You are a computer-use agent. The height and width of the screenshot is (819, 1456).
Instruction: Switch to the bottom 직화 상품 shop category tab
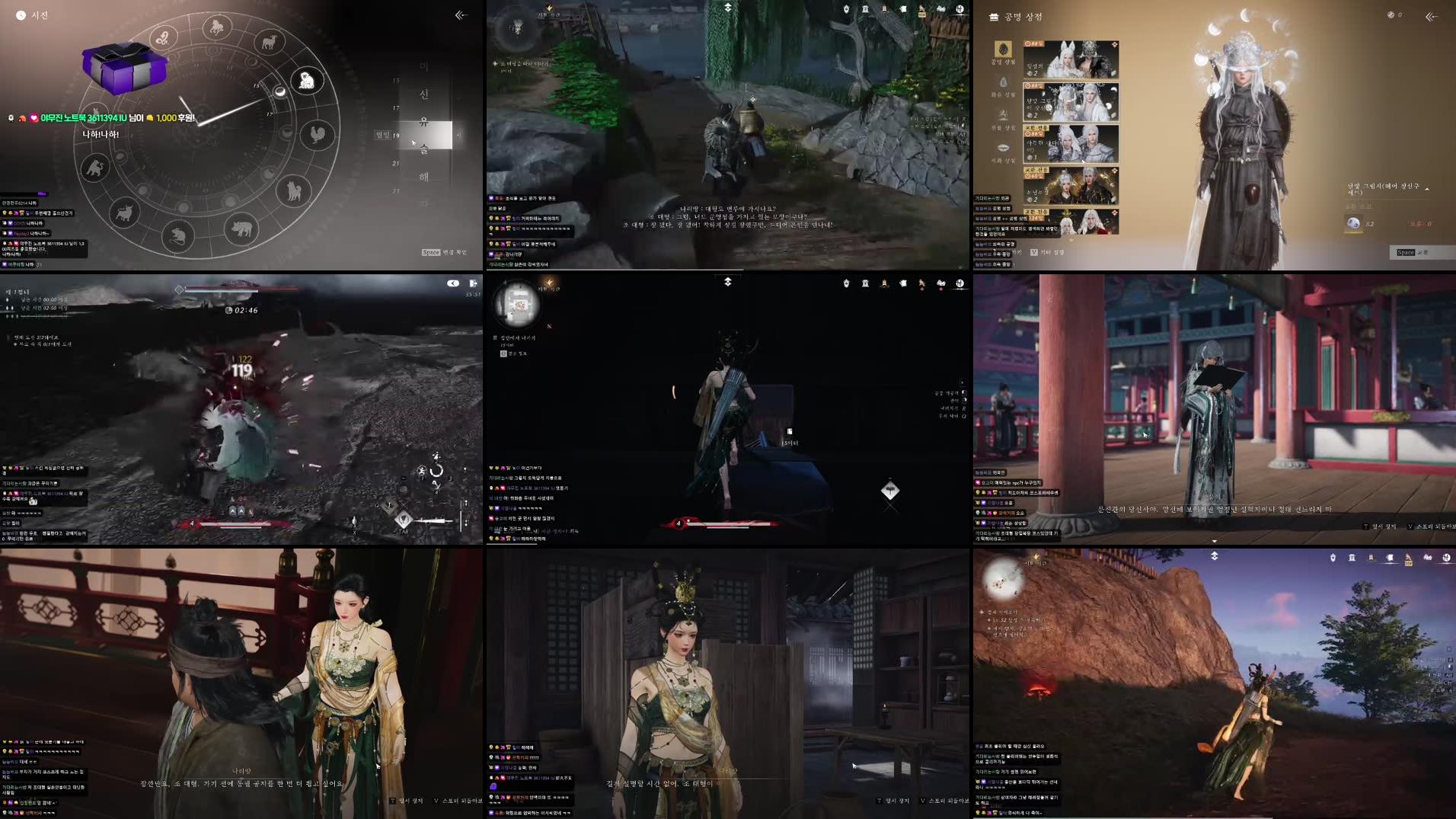tap(1003, 148)
